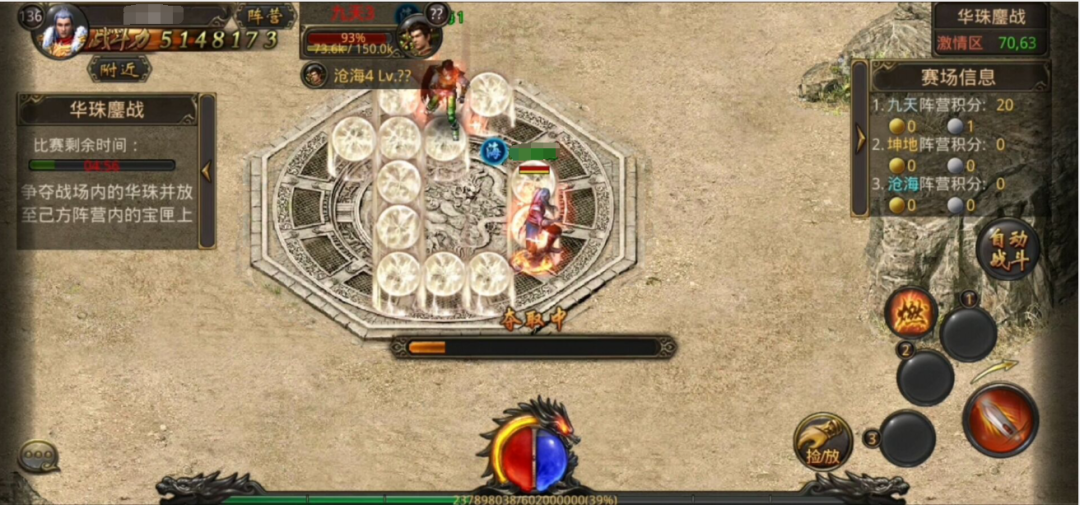The height and width of the screenshot is (505, 1080).
Task: Tap skill slot number 3
Action: [x=907, y=438]
